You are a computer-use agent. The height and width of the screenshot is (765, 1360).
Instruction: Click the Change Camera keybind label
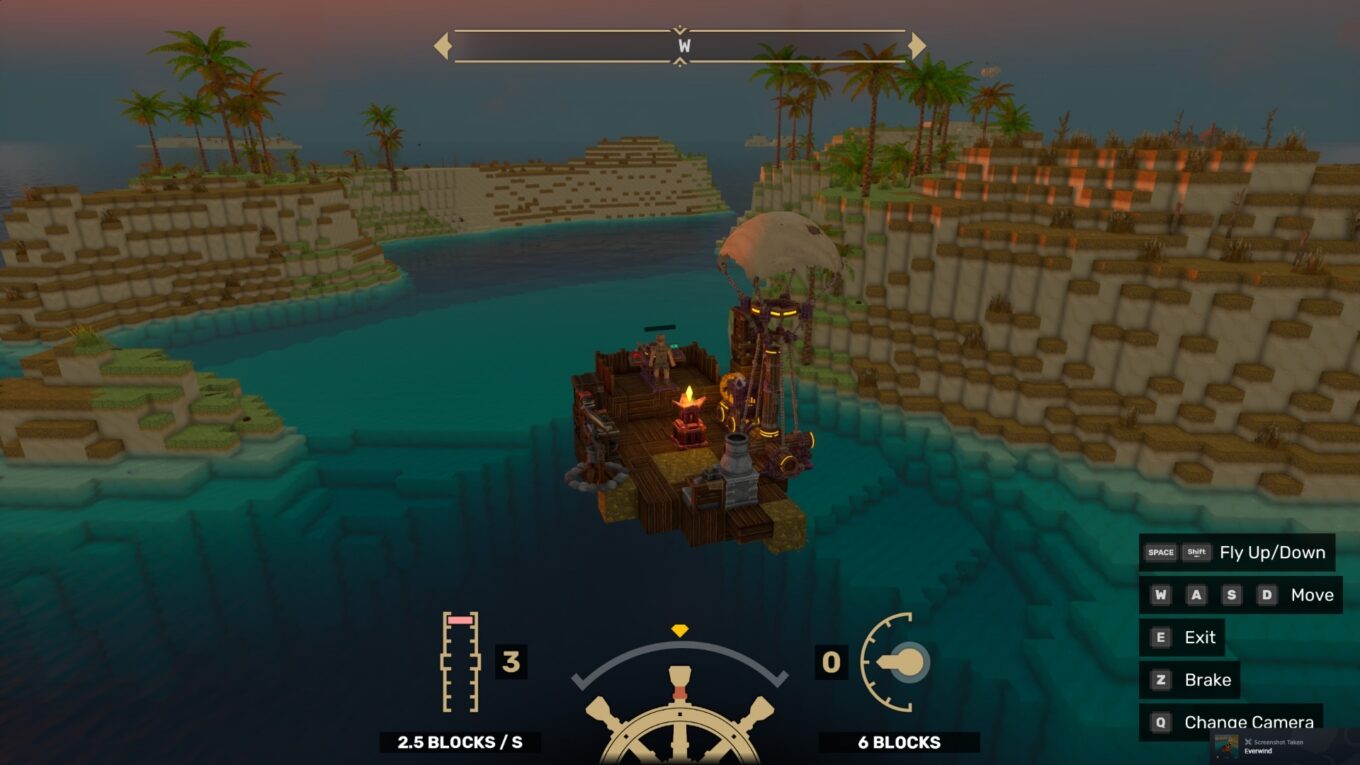[1248, 722]
